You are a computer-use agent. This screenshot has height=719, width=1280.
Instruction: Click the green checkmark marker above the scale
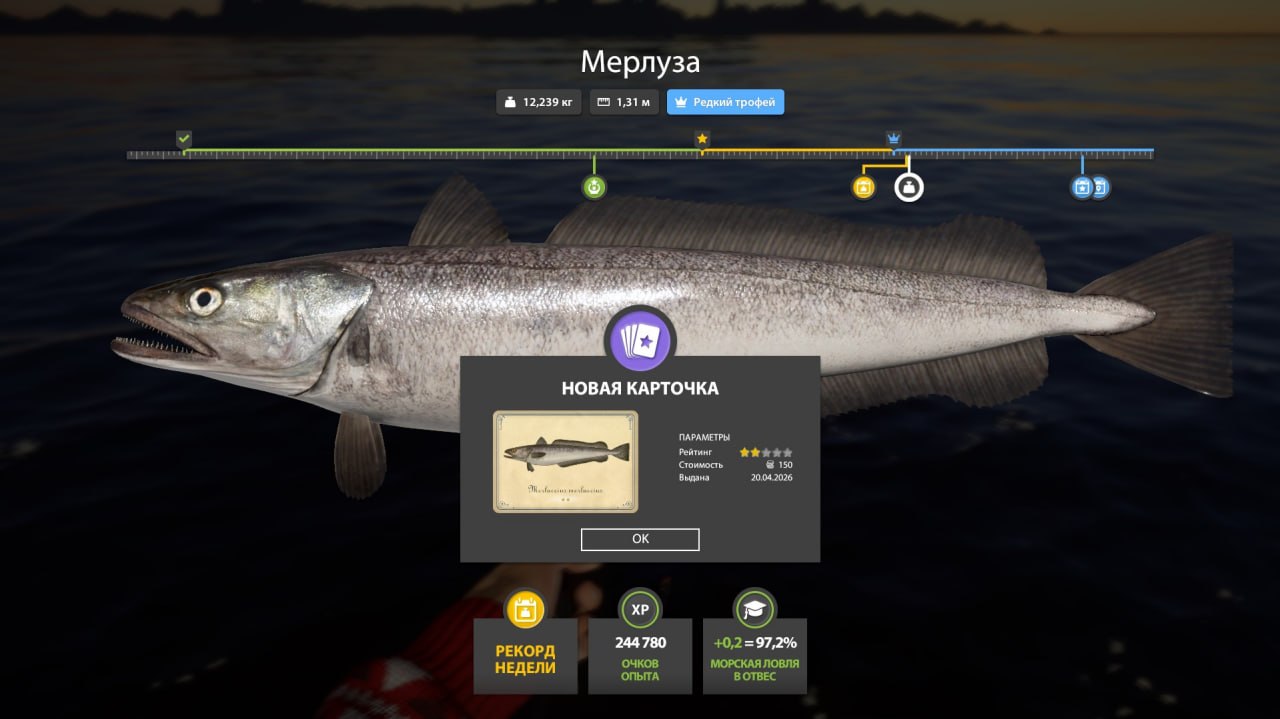point(184,139)
